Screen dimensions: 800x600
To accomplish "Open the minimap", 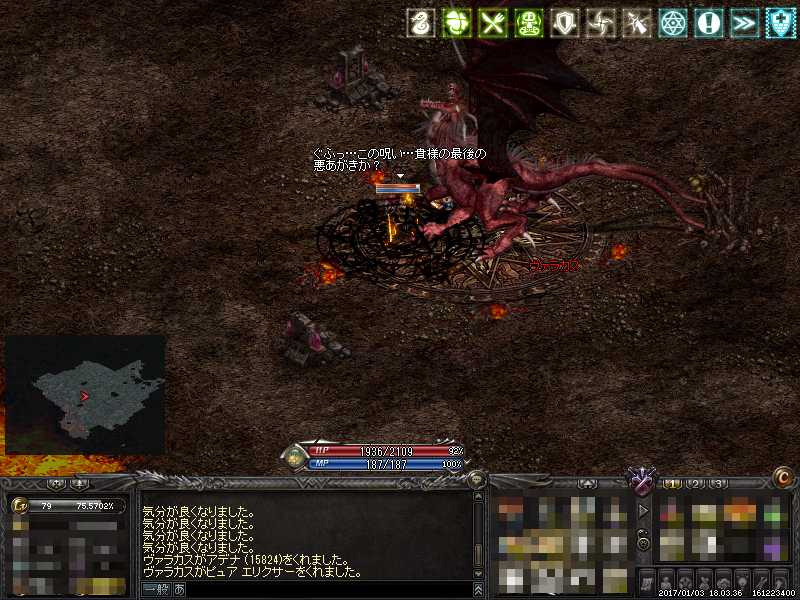I will tap(85, 395).
